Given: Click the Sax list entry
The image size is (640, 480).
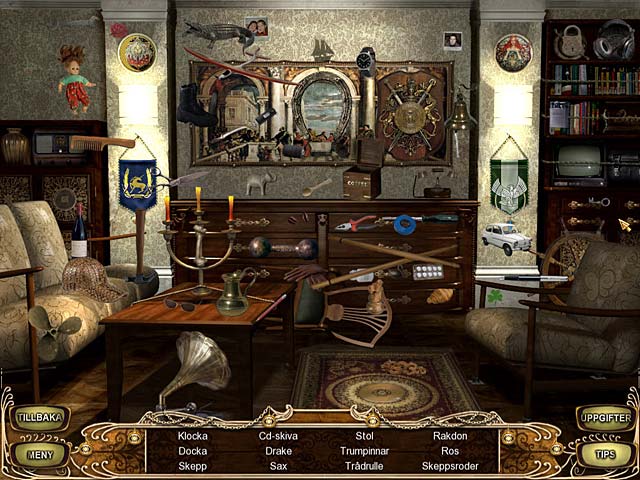Looking at the screenshot, I should tap(279, 466).
